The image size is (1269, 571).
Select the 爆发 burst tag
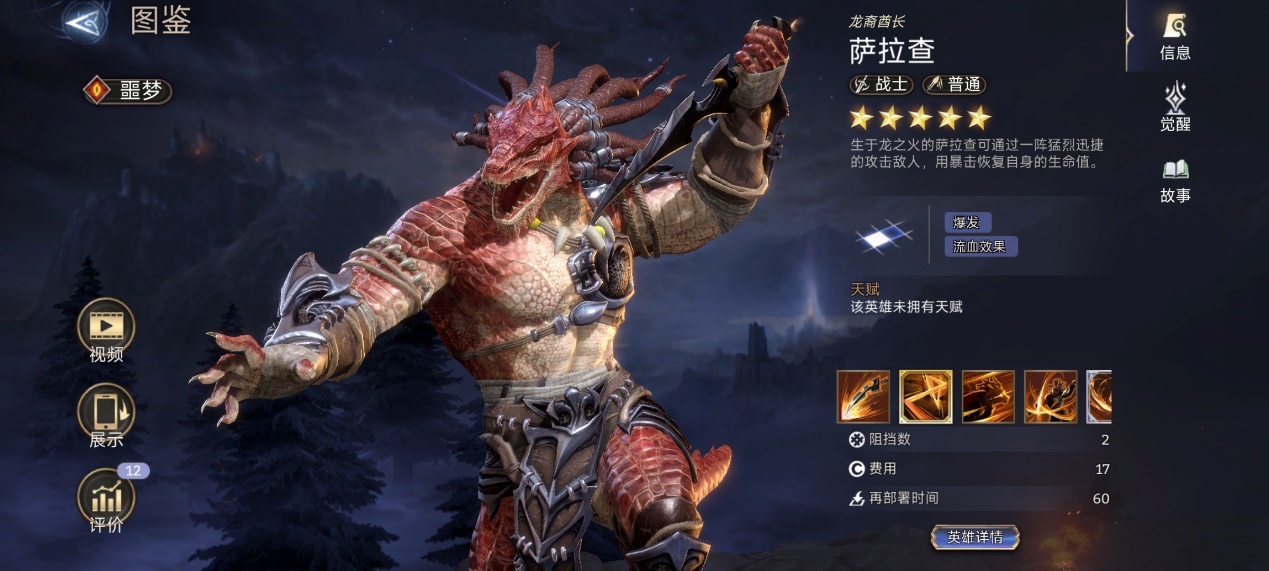click(967, 222)
